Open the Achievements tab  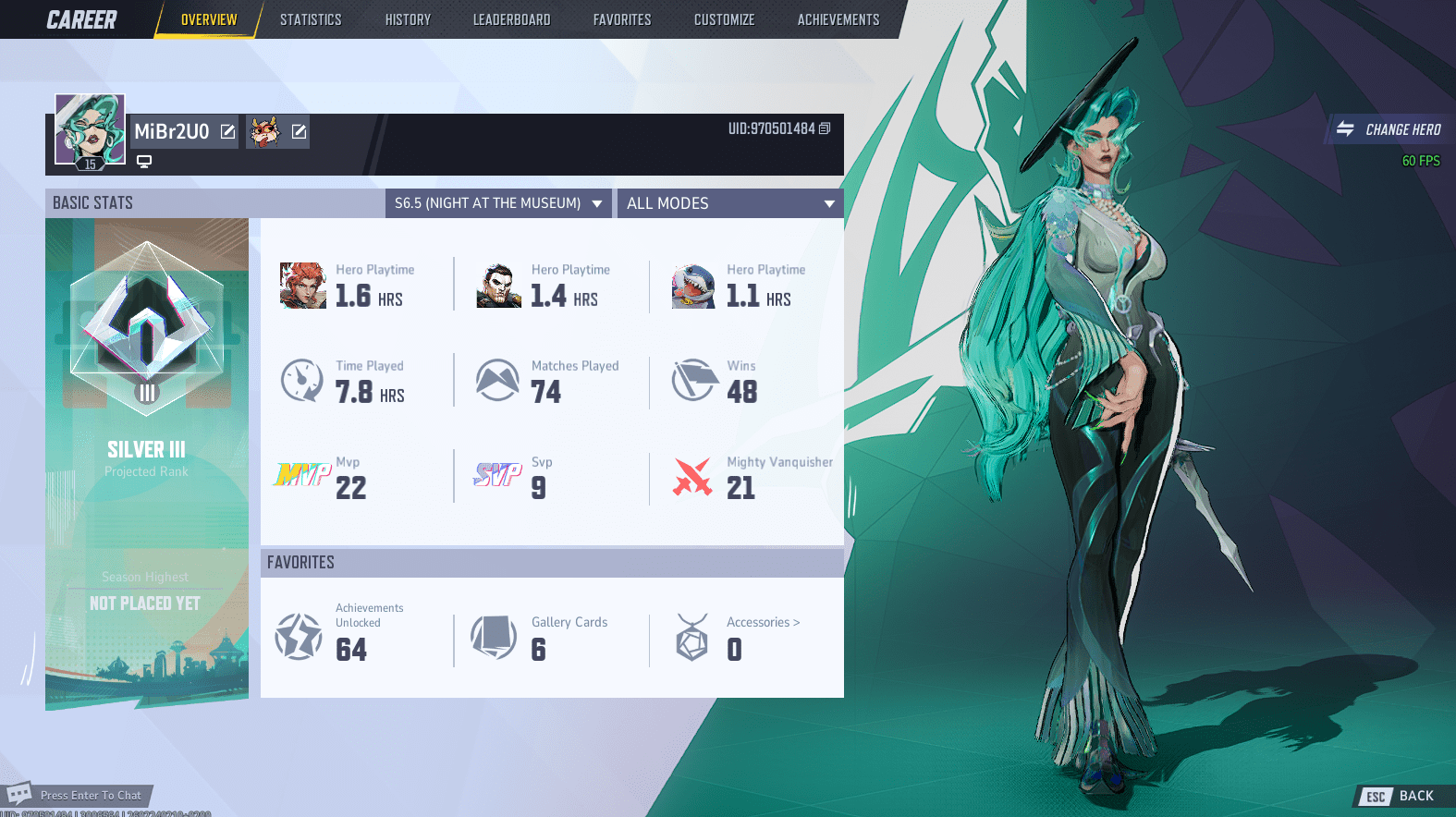(x=838, y=18)
